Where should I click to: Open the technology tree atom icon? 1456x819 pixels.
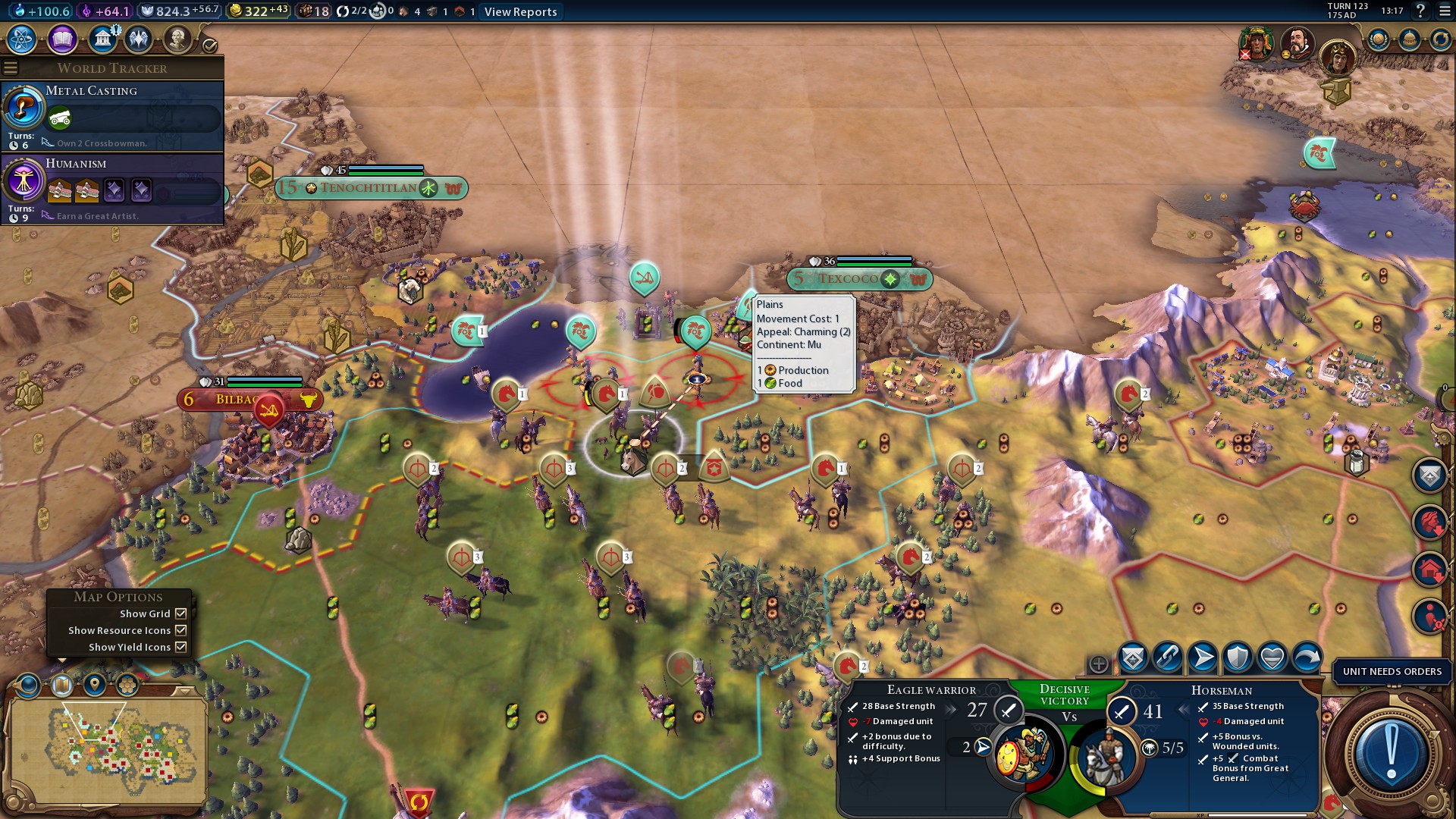click(x=22, y=39)
